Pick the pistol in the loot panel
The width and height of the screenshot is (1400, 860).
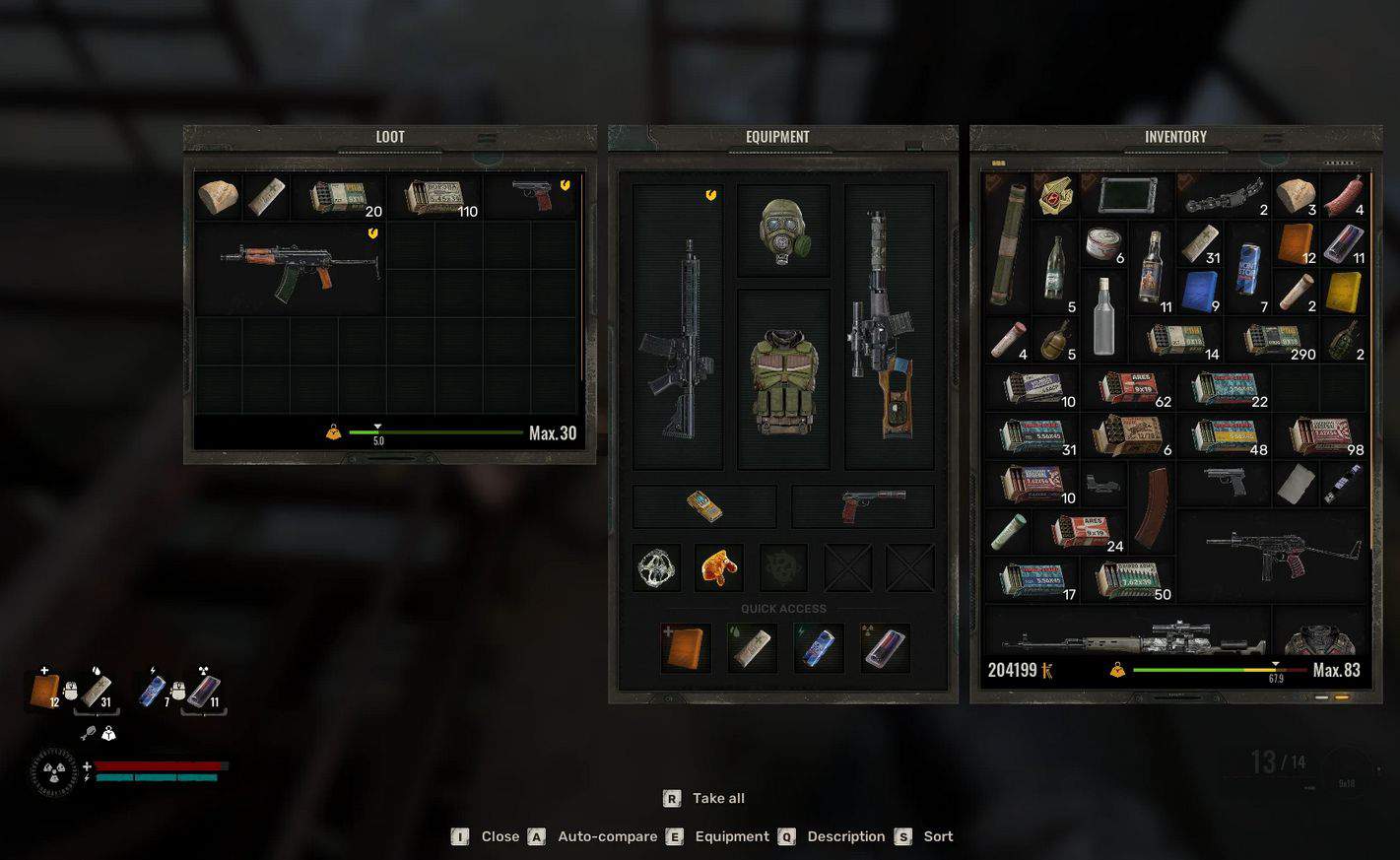(532, 195)
